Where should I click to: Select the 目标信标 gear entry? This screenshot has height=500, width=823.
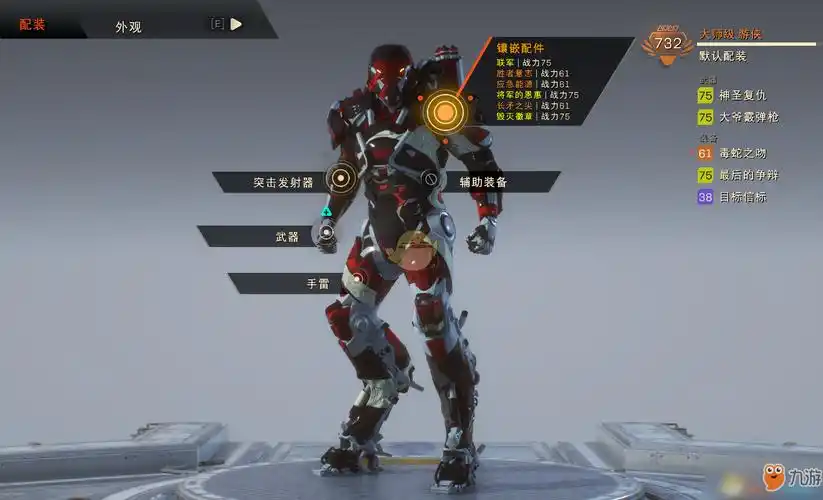[x=742, y=197]
